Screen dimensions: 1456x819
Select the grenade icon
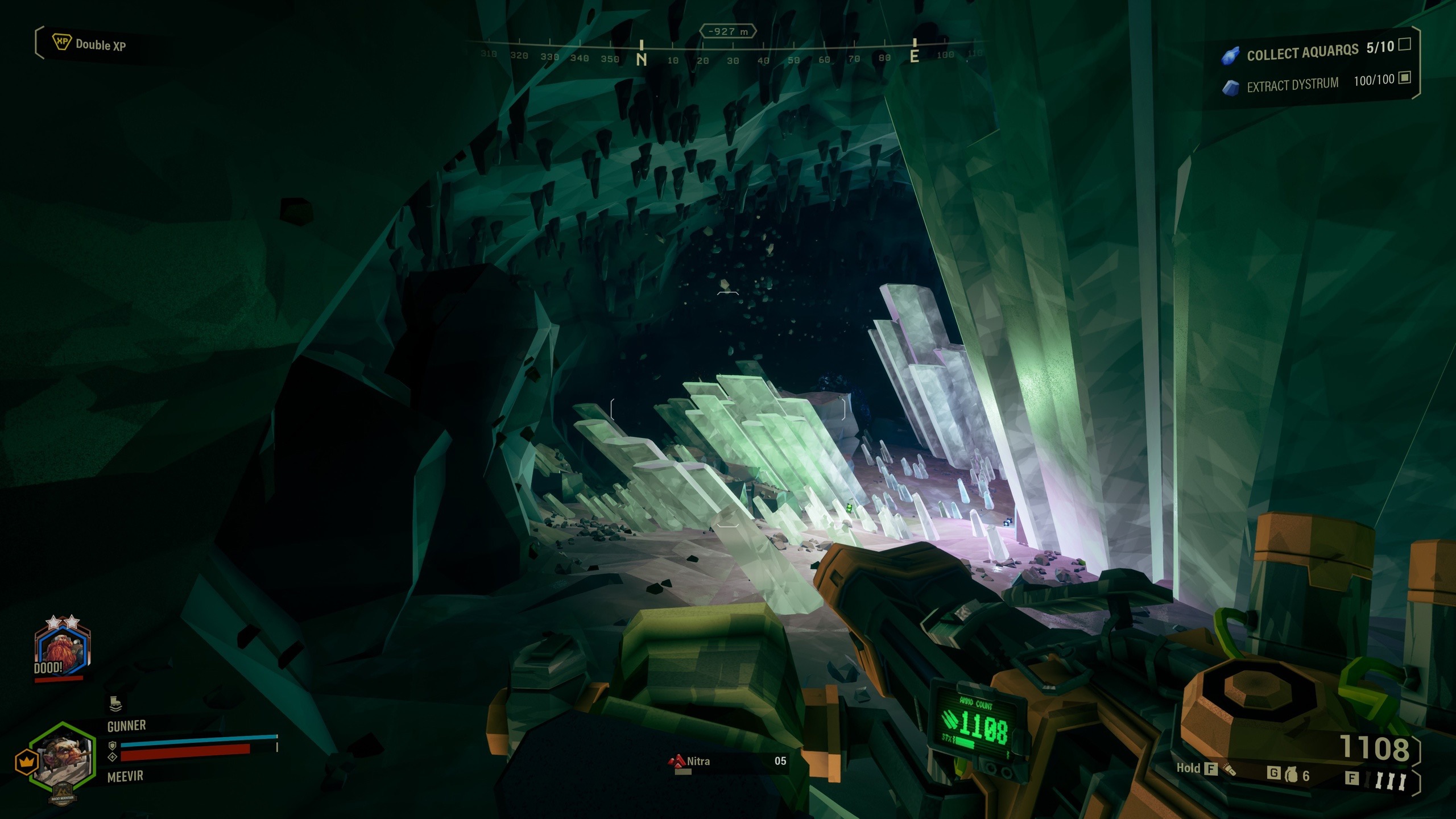[x=1292, y=775]
